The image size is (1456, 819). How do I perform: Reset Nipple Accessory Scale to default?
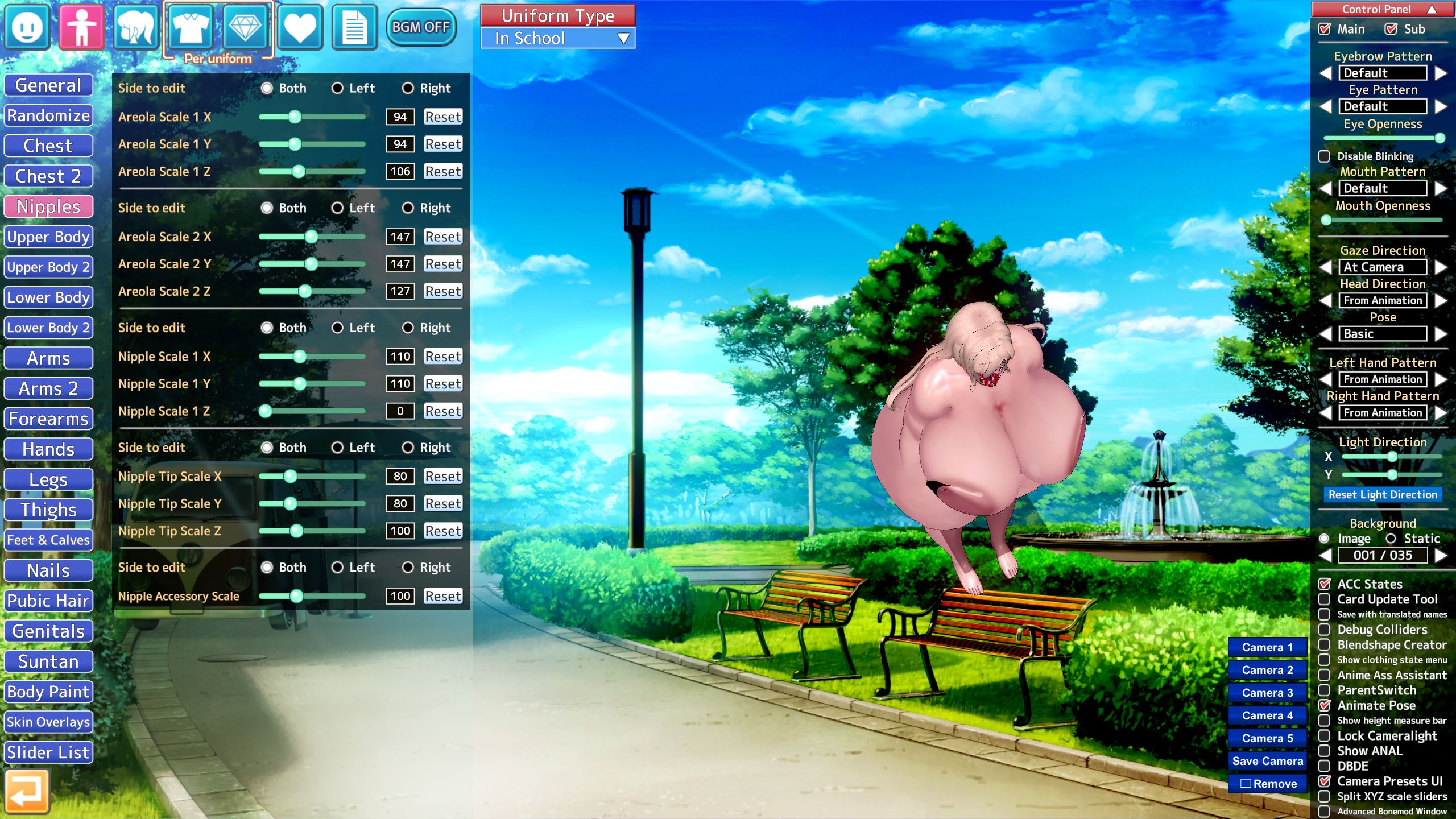442,596
